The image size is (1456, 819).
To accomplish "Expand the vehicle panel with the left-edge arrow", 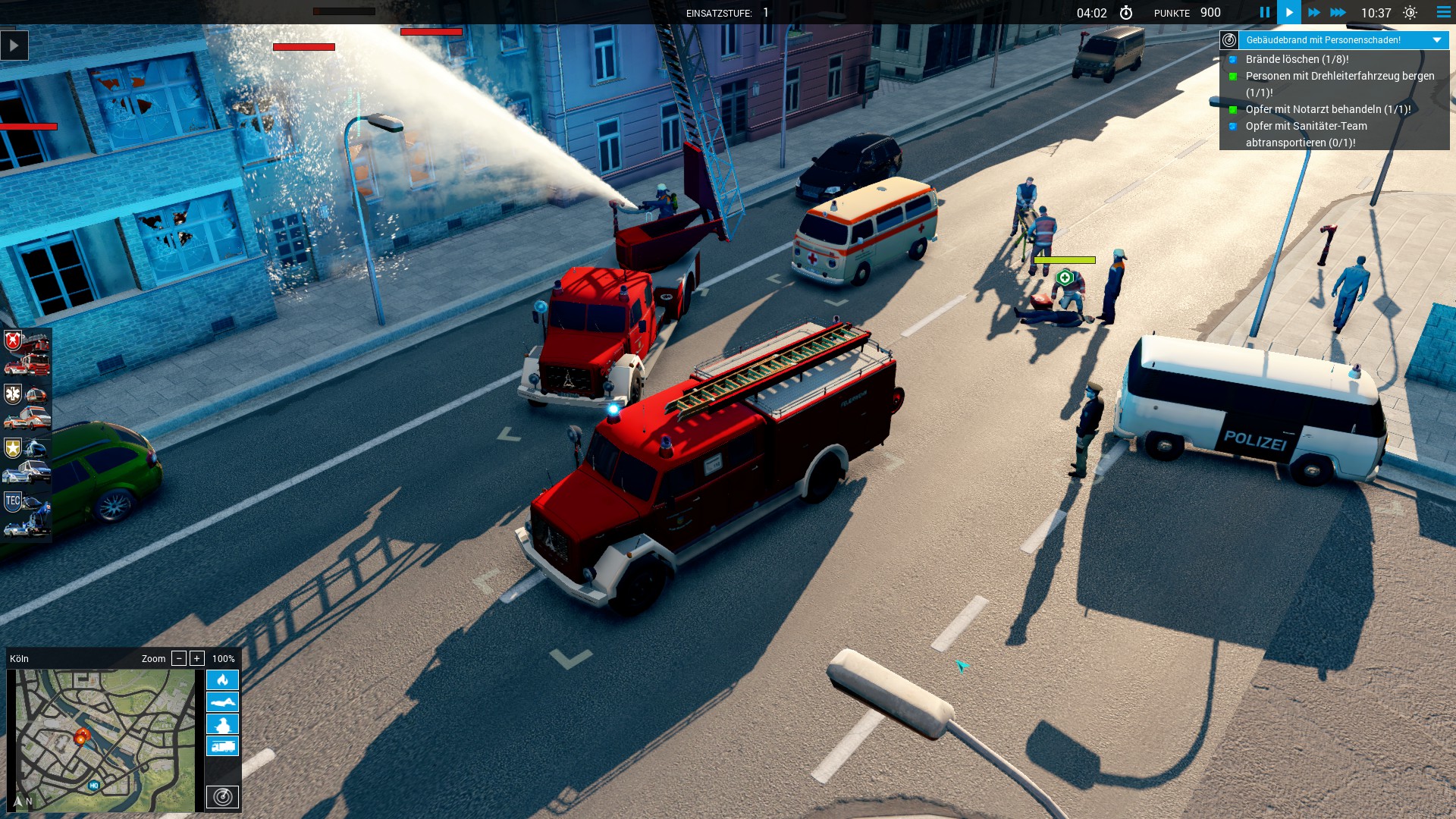I will click(14, 45).
